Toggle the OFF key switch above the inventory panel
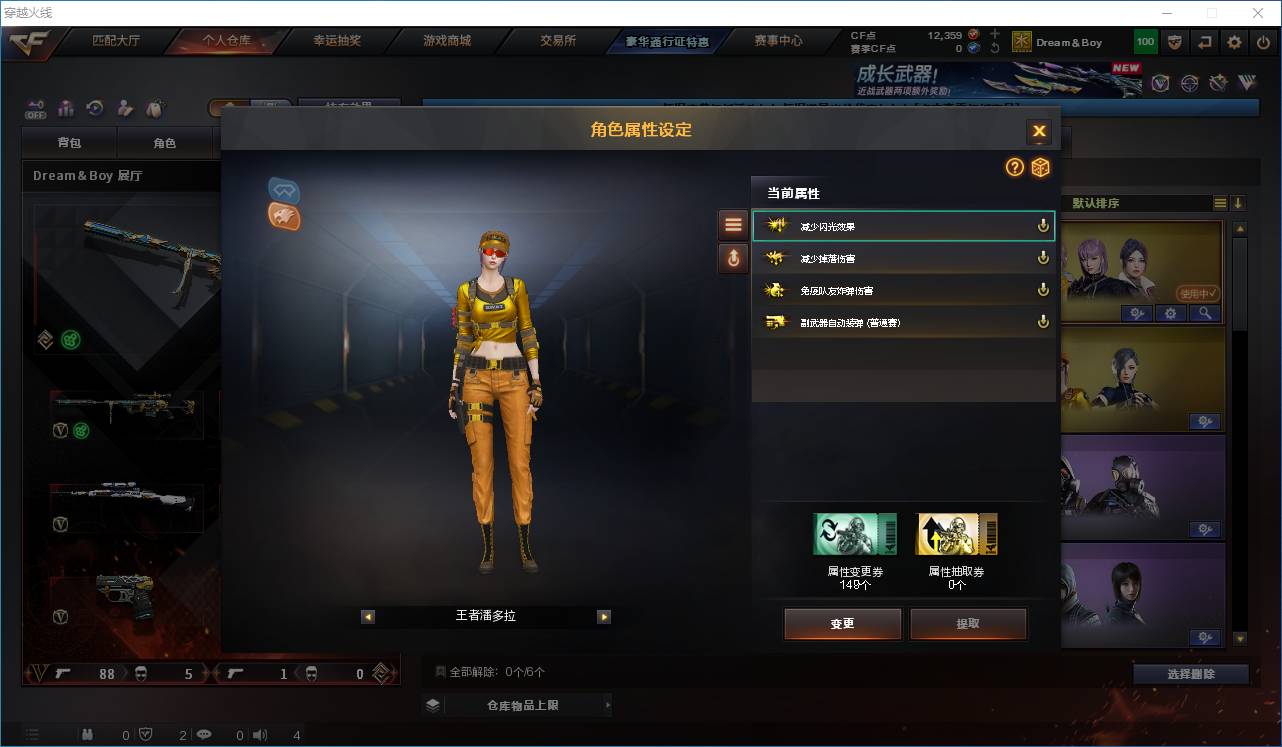1282x747 pixels. click(38, 110)
